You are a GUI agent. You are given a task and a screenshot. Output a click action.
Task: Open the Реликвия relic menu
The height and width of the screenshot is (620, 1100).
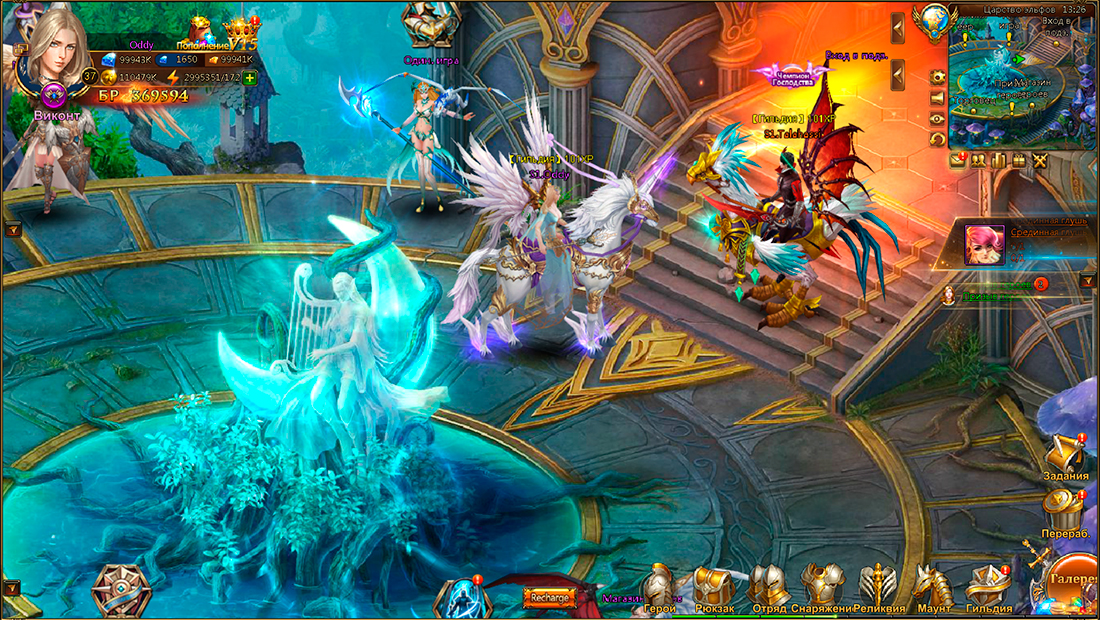click(877, 585)
